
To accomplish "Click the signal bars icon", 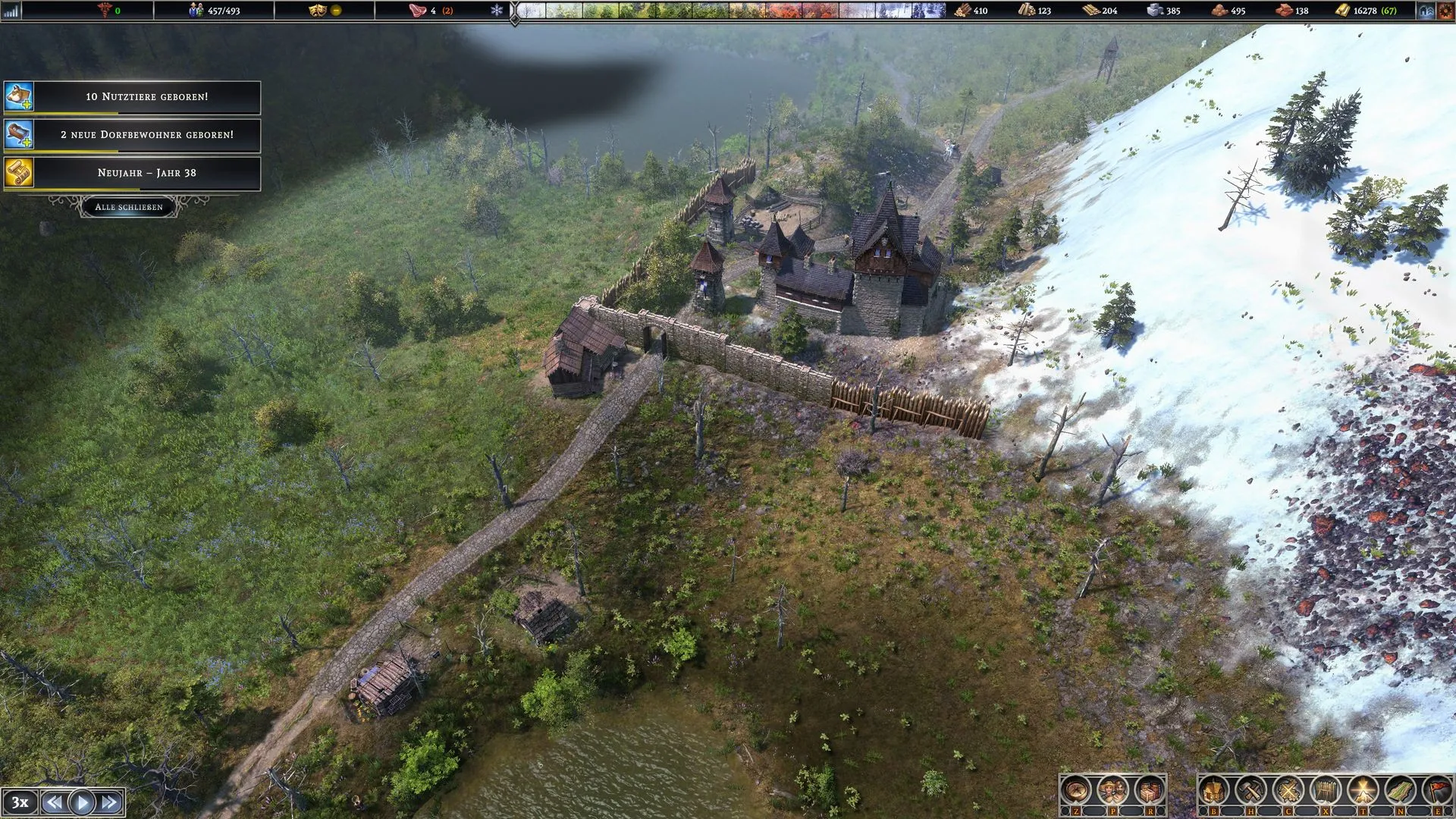I will [x=11, y=11].
